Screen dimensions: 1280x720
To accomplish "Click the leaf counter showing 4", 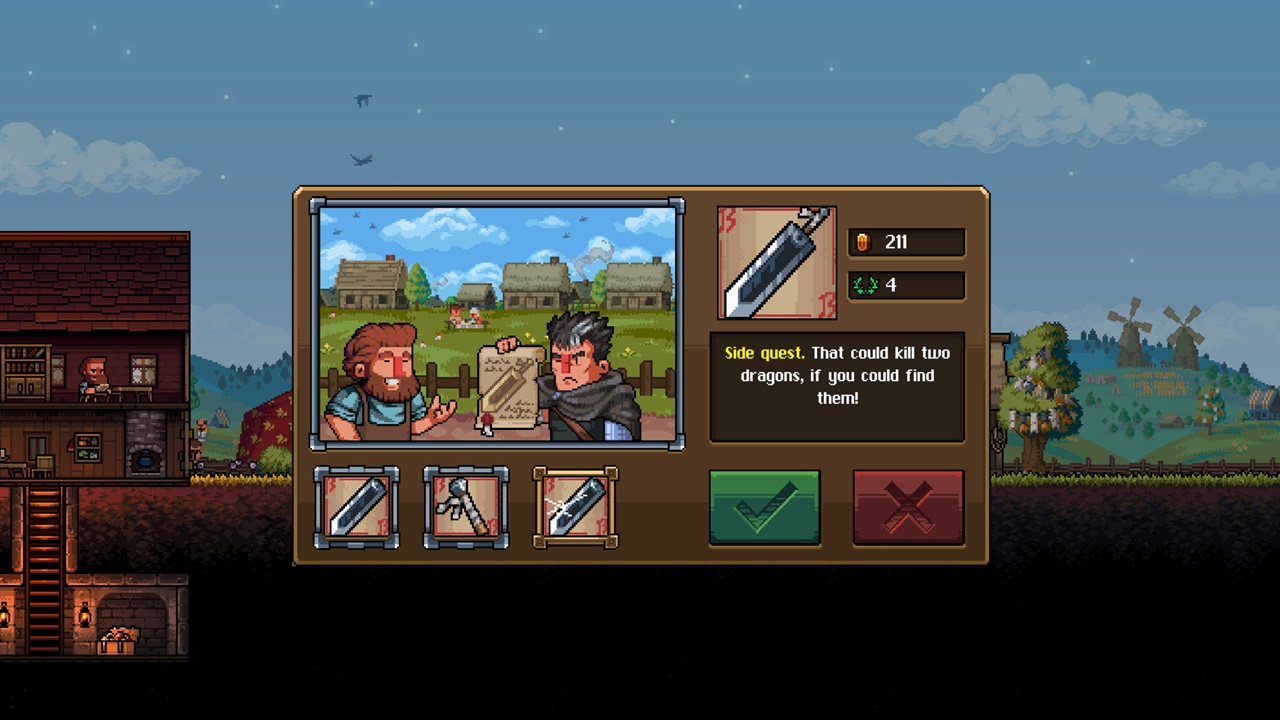I will coord(906,285).
